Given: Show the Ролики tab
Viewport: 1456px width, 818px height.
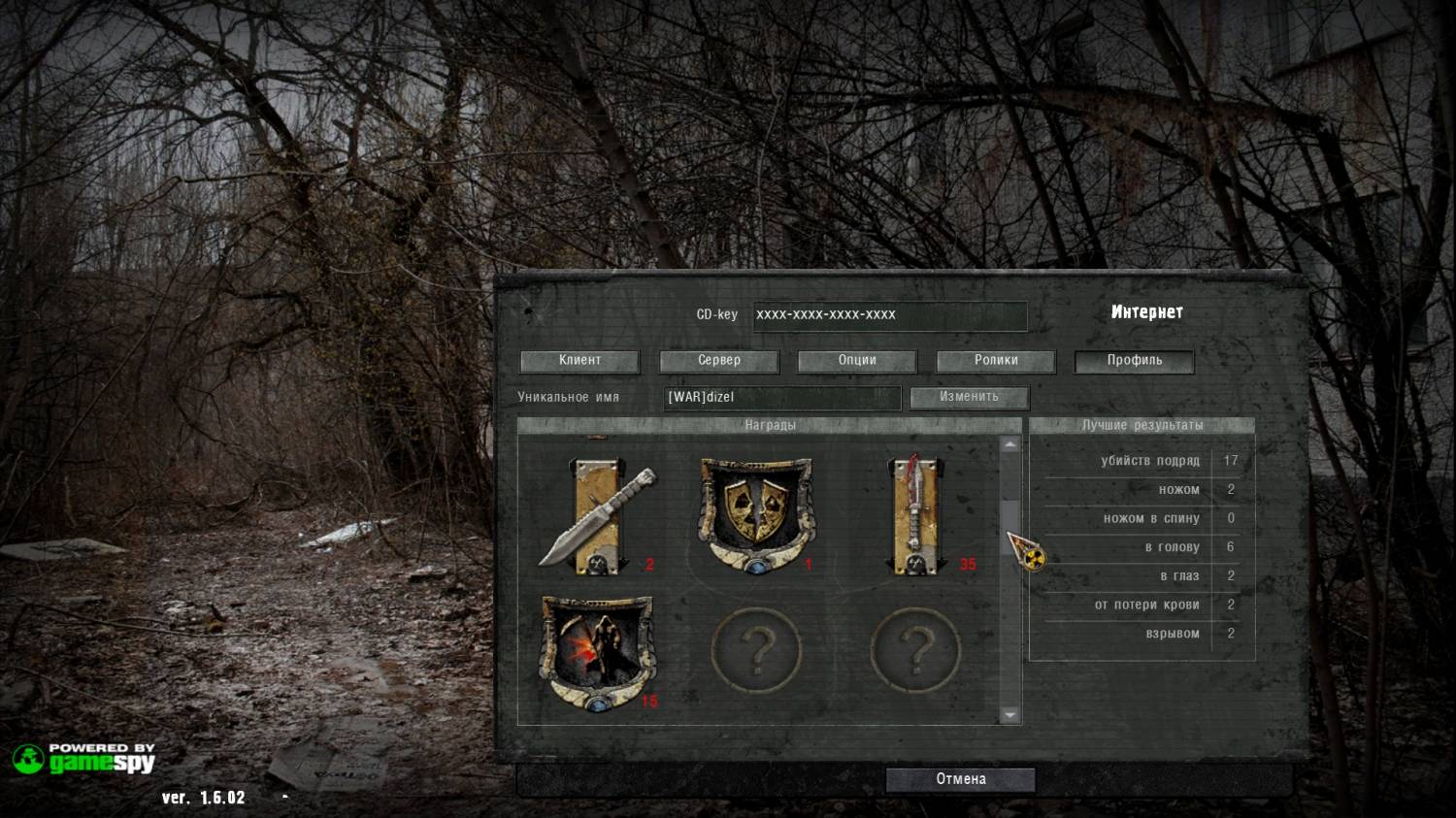Looking at the screenshot, I should (996, 361).
